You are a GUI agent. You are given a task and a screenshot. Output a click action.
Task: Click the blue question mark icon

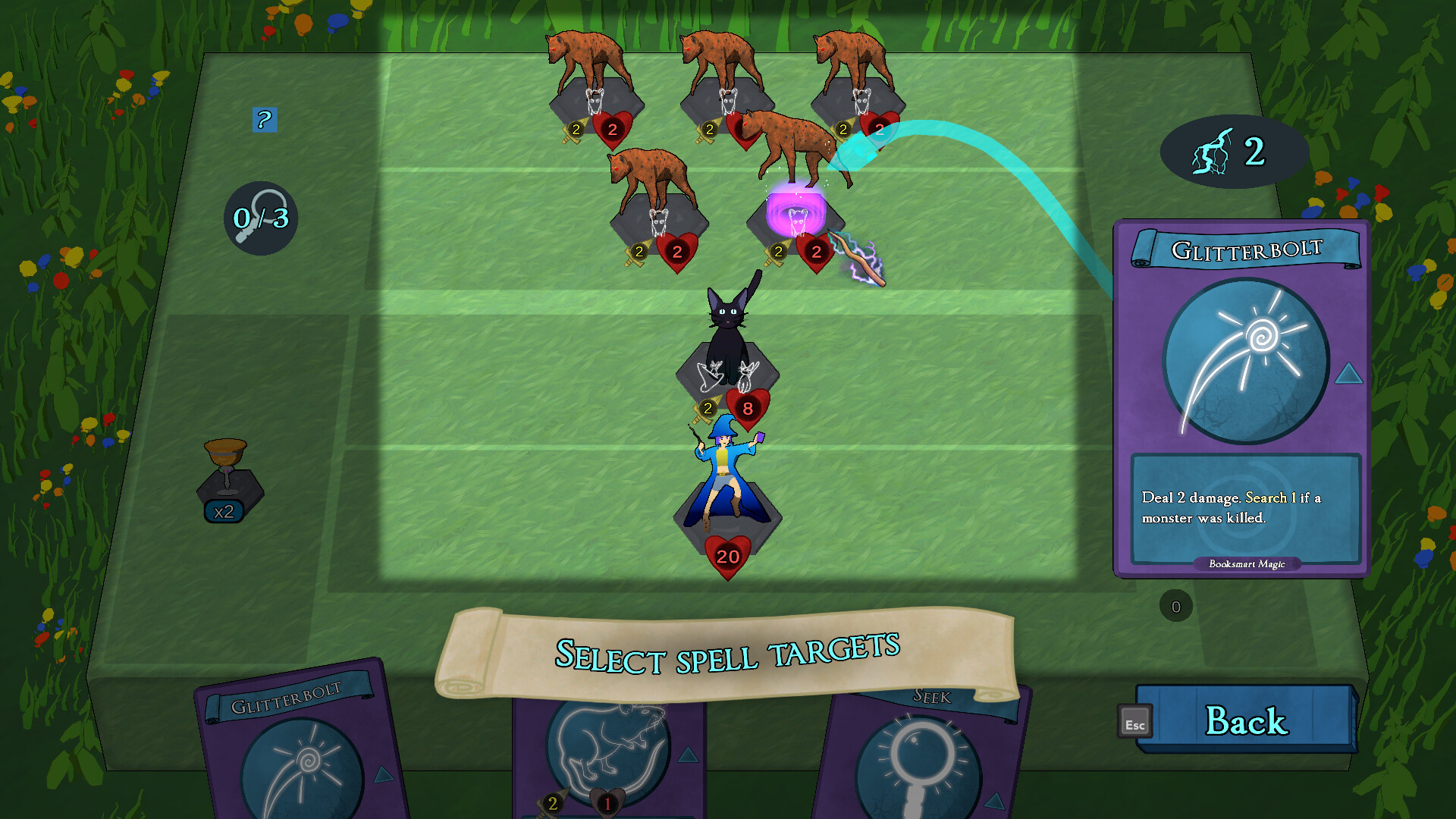263,120
